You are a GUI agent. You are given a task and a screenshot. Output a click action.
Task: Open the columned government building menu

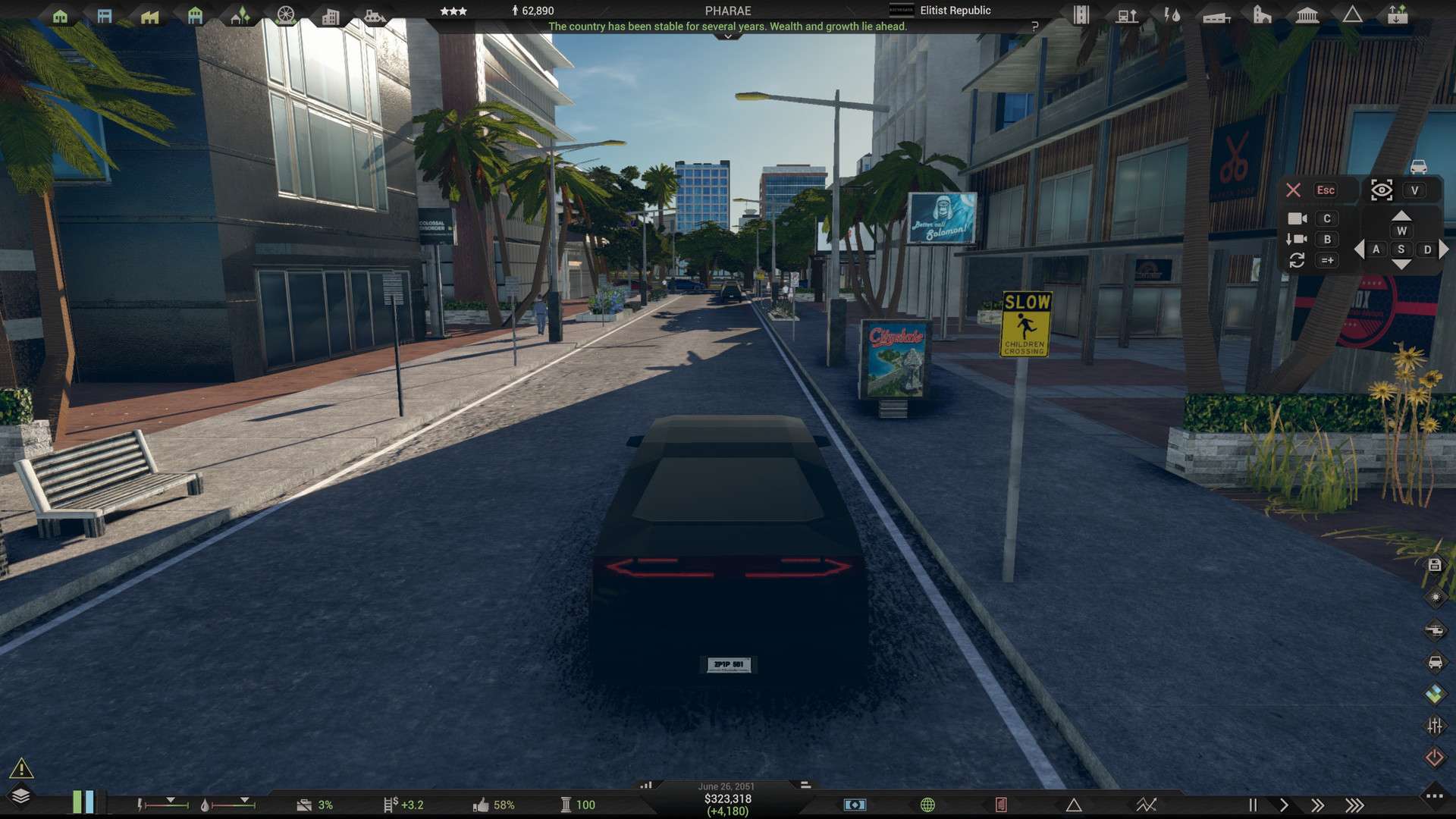tap(1307, 15)
